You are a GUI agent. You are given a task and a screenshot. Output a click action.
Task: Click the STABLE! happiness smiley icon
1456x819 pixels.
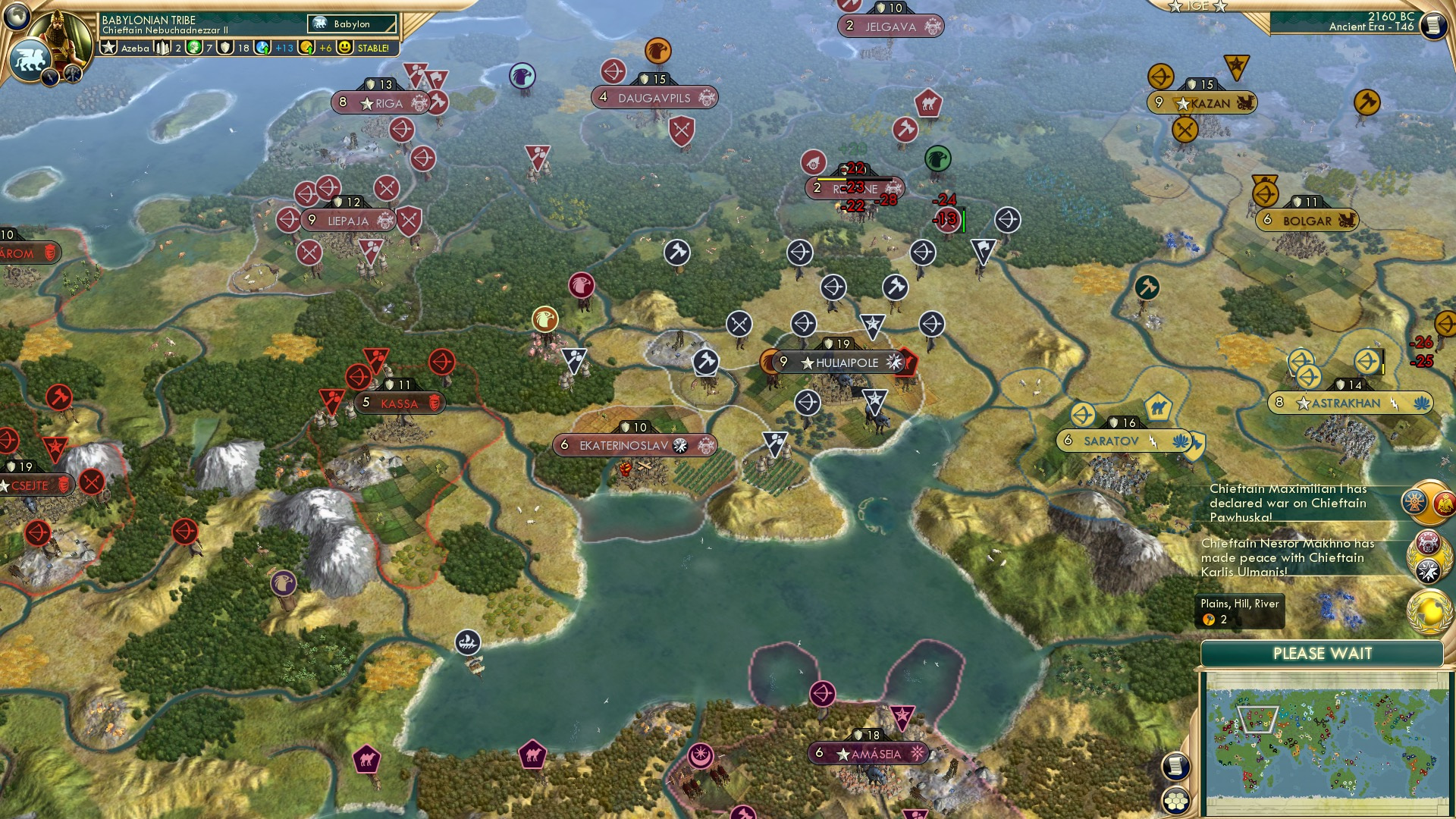346,47
